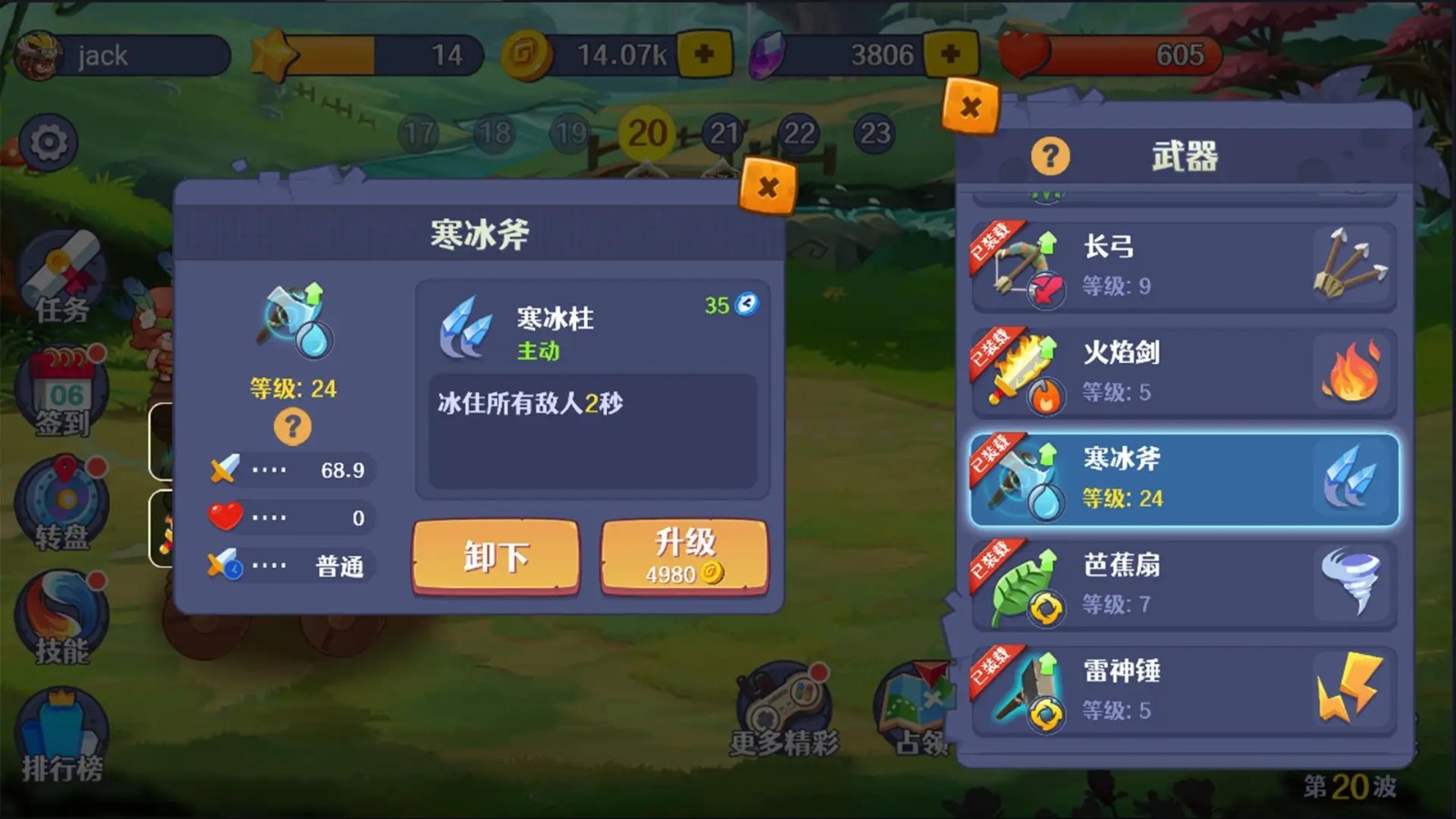Open the game settings gear
1456x819 pixels.
click(47, 141)
